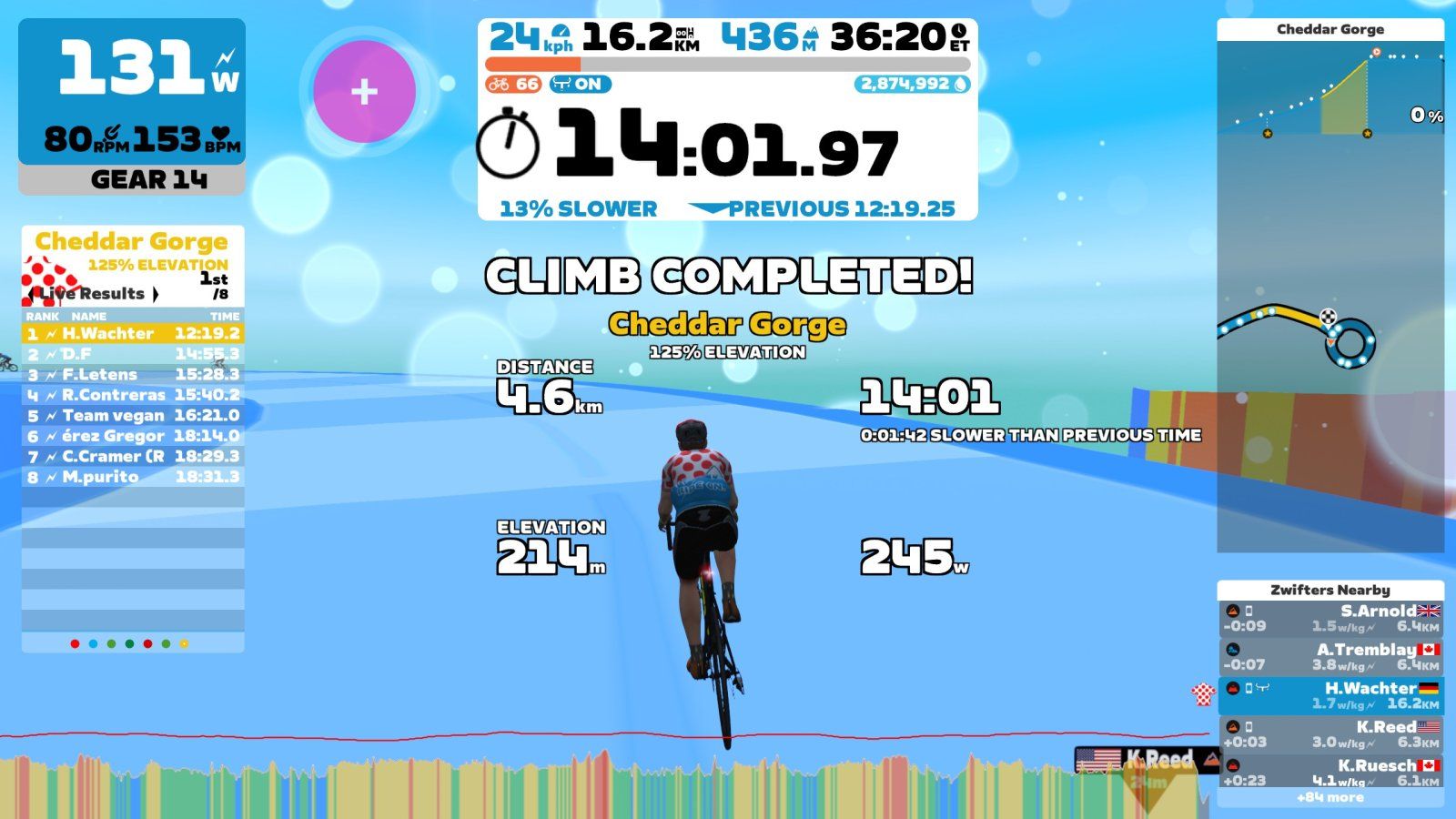Open the Cheddar Gorge elevation profile

1330,91
